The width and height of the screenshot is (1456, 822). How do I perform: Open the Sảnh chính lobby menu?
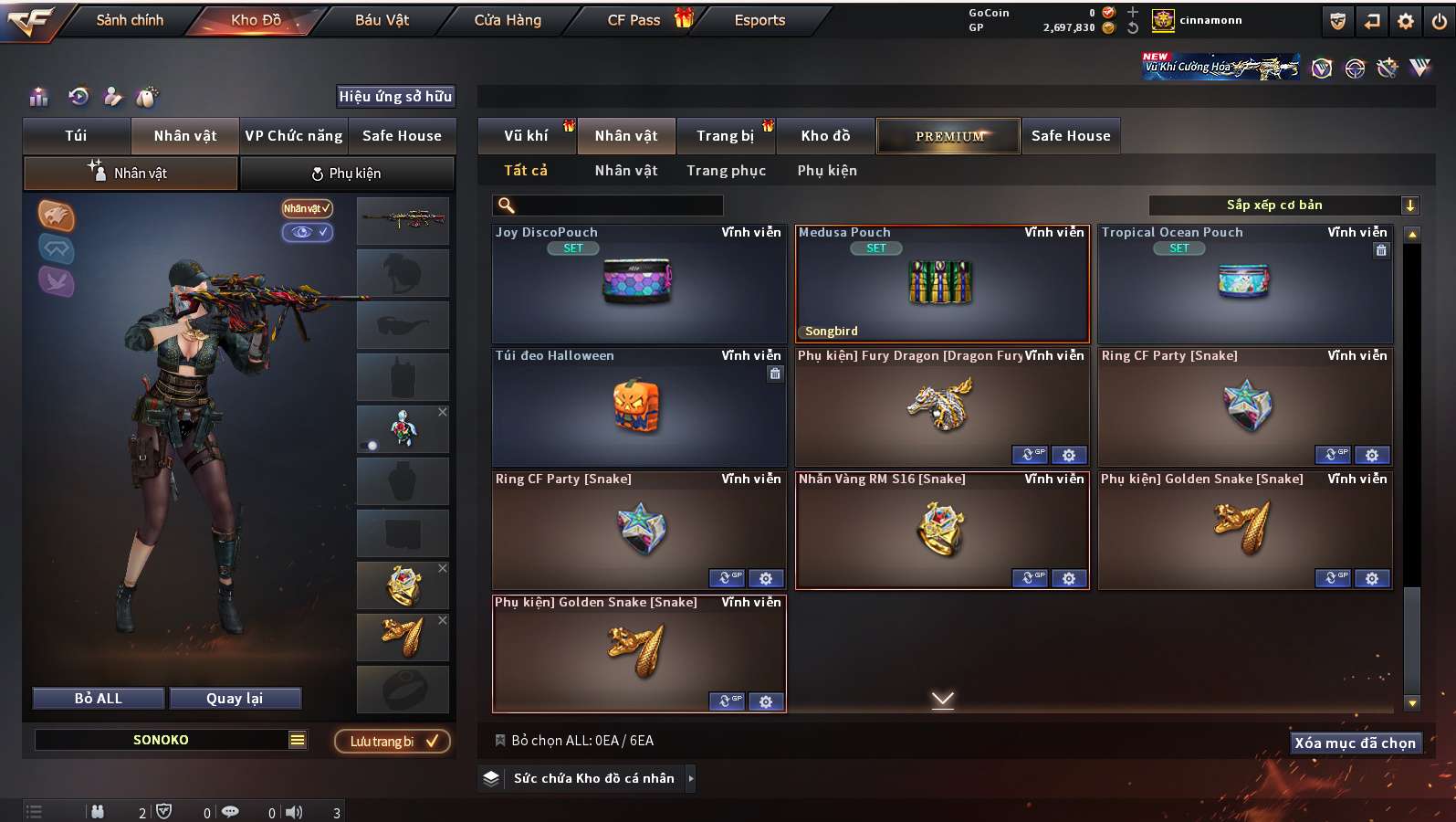[130, 20]
